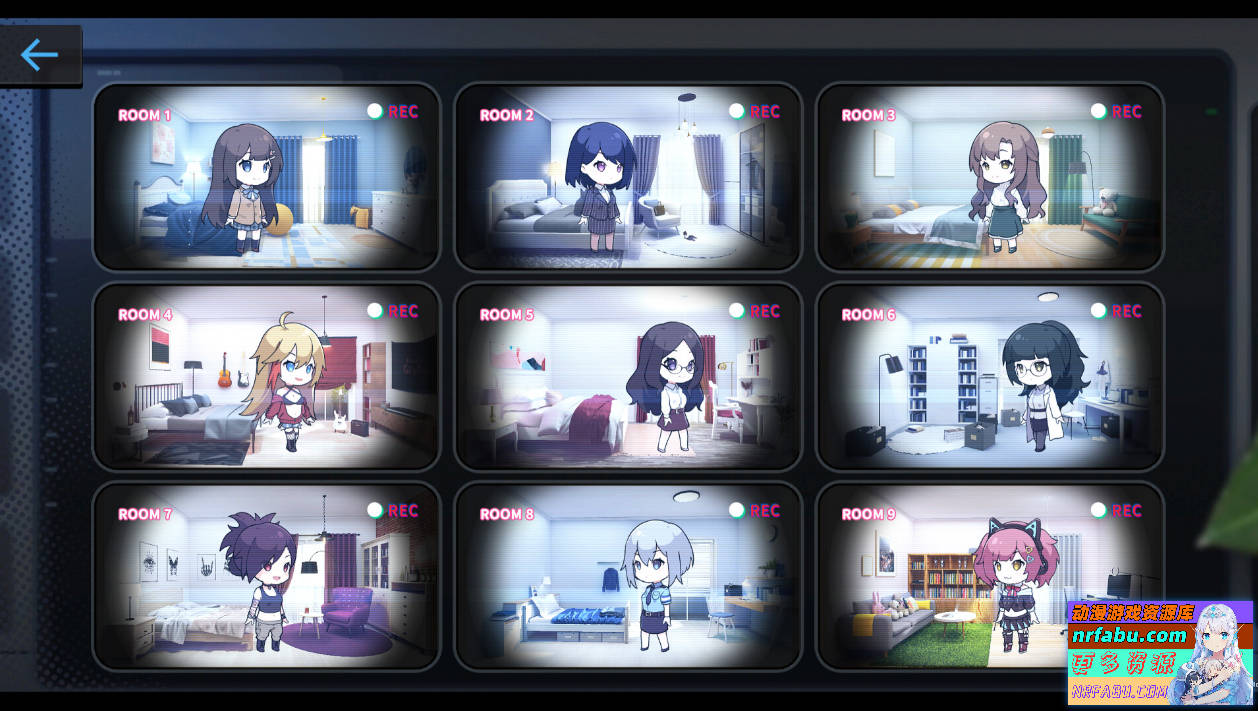This screenshot has height=711, width=1258.
Task: Show the Room 8 camera feed
Action: click(628, 576)
